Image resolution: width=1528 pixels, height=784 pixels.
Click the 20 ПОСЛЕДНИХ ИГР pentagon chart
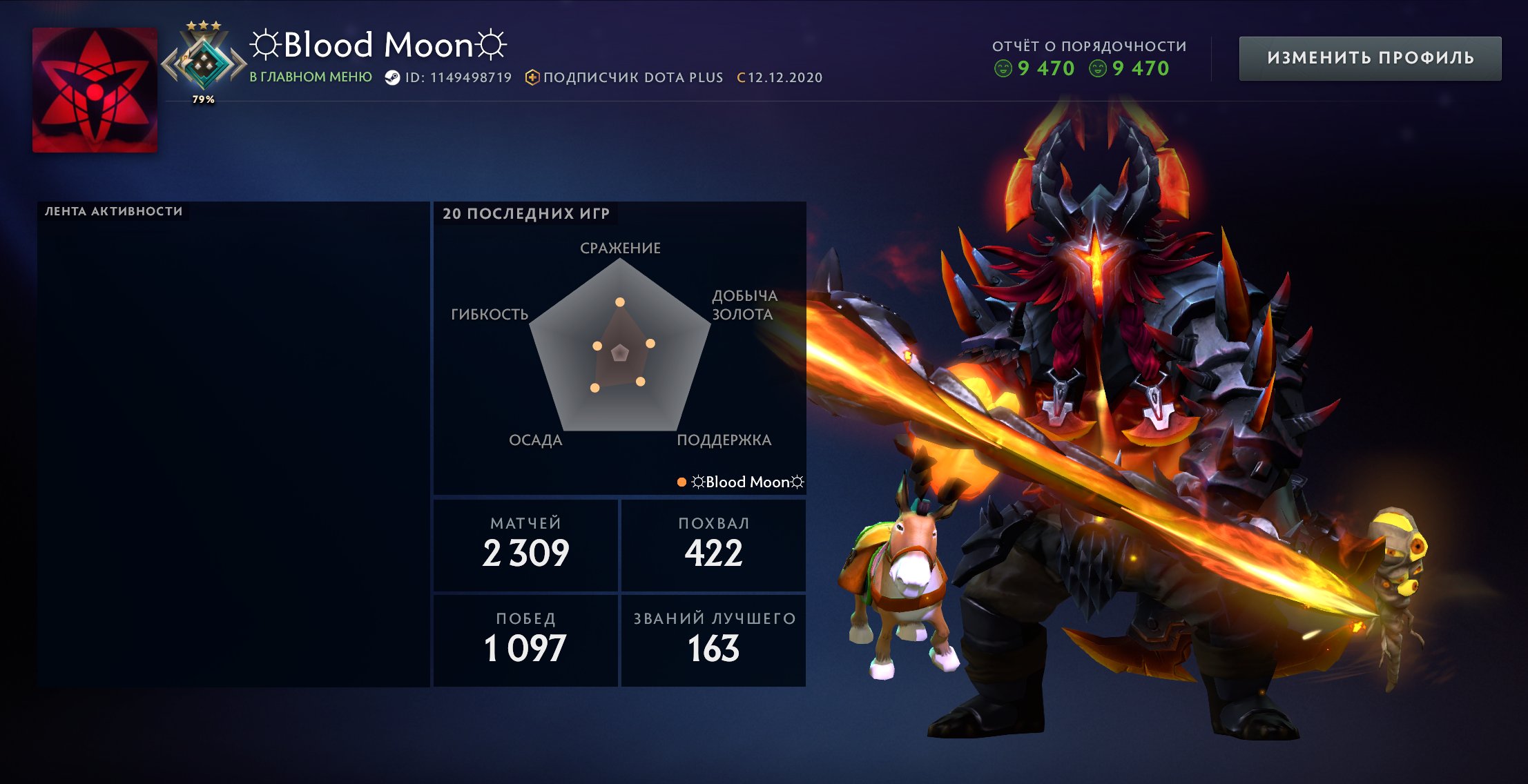(619, 345)
